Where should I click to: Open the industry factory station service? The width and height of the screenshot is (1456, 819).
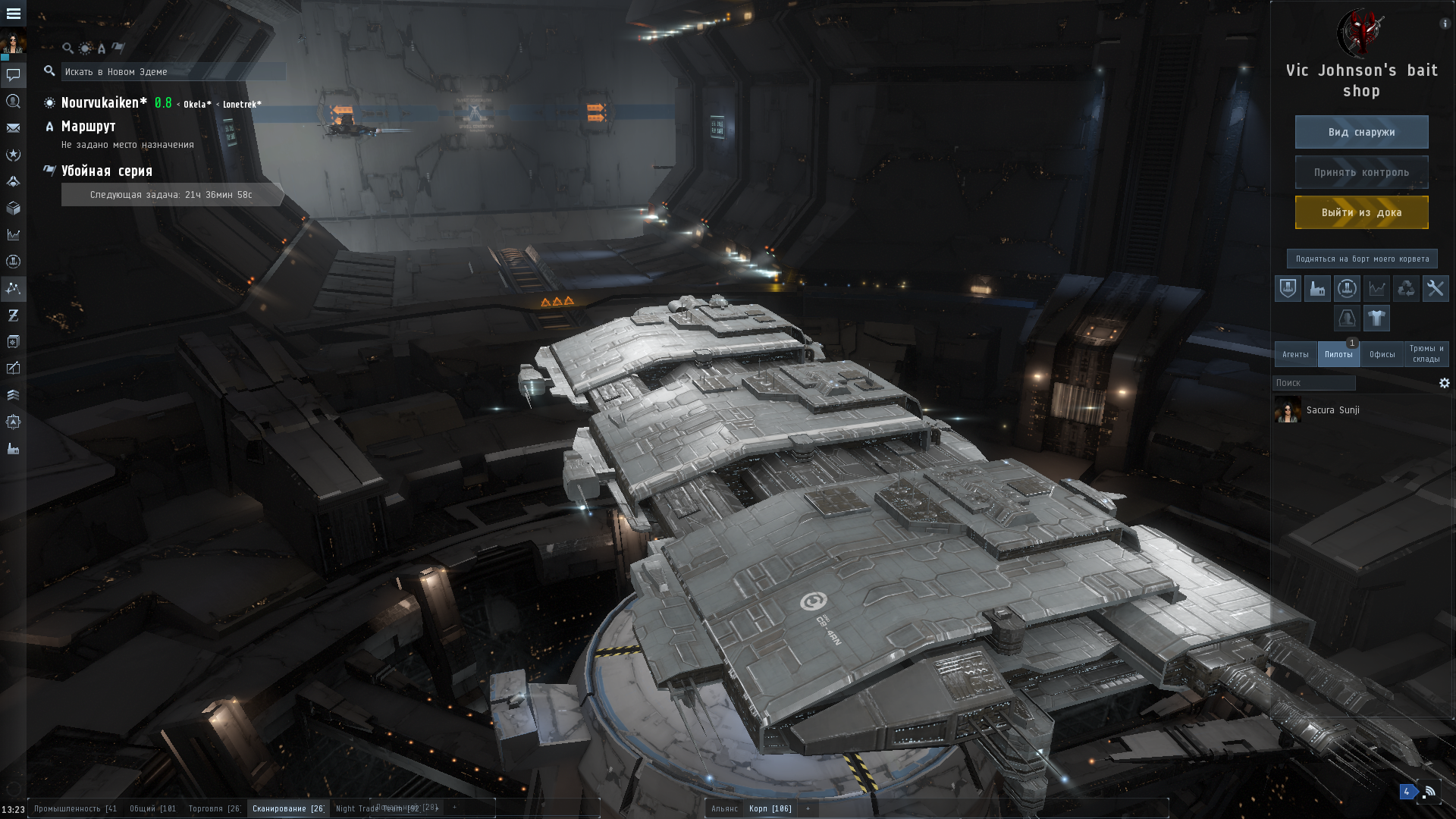click(1317, 288)
